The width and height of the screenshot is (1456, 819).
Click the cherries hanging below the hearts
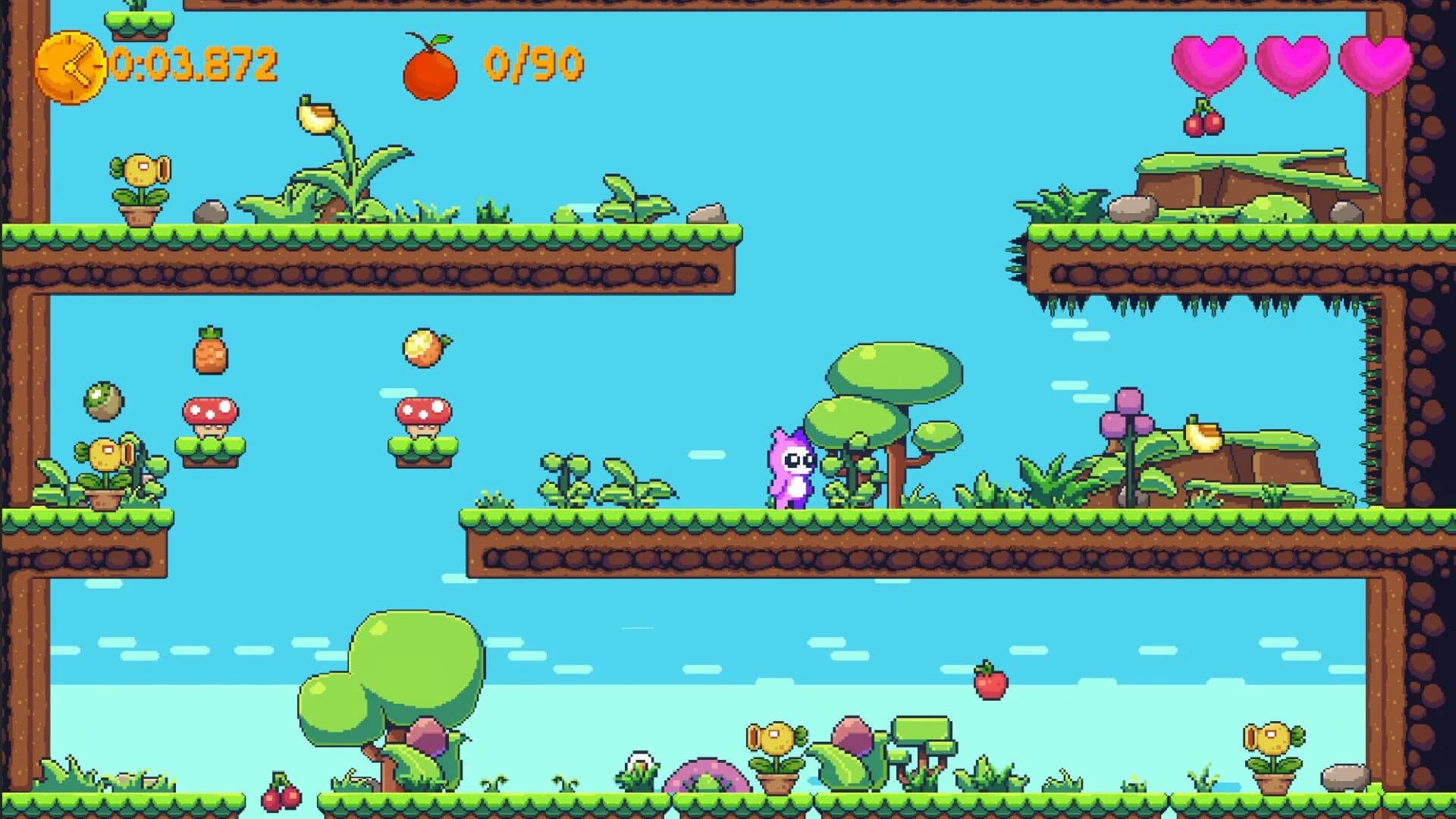1204,121
